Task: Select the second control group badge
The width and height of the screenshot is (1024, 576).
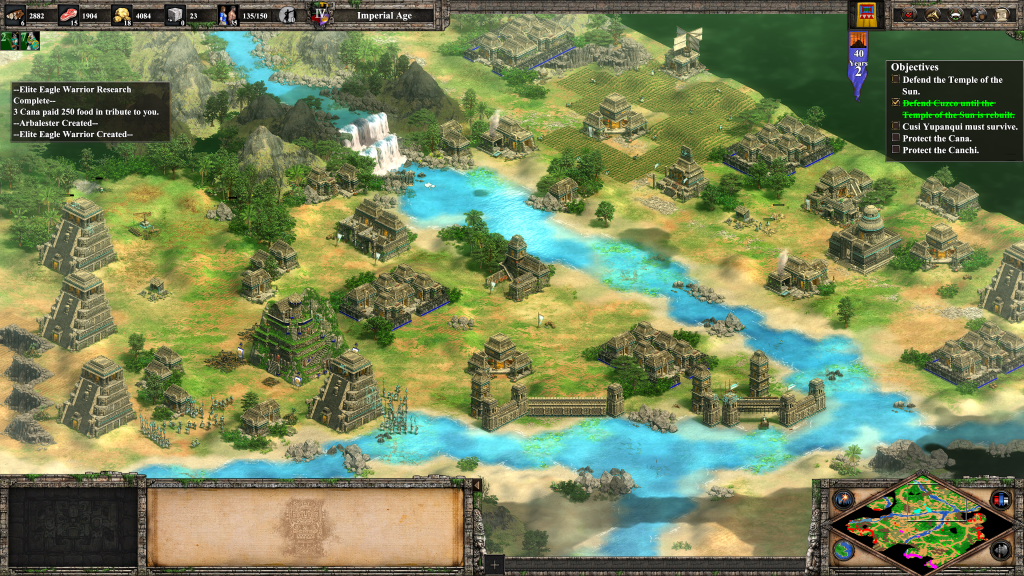Action: coord(28,40)
